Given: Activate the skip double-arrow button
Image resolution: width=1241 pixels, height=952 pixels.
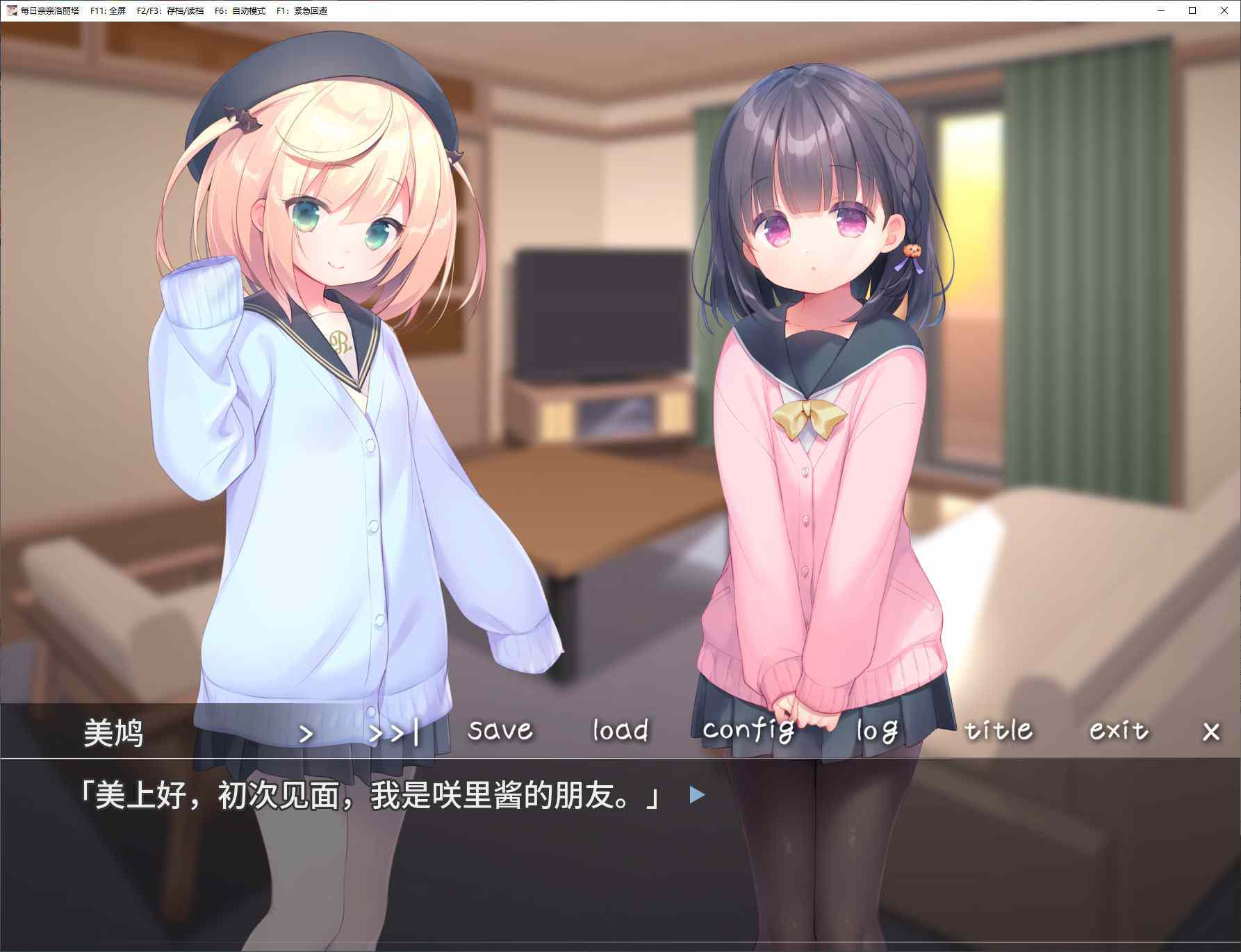Looking at the screenshot, I should pos(394,733).
